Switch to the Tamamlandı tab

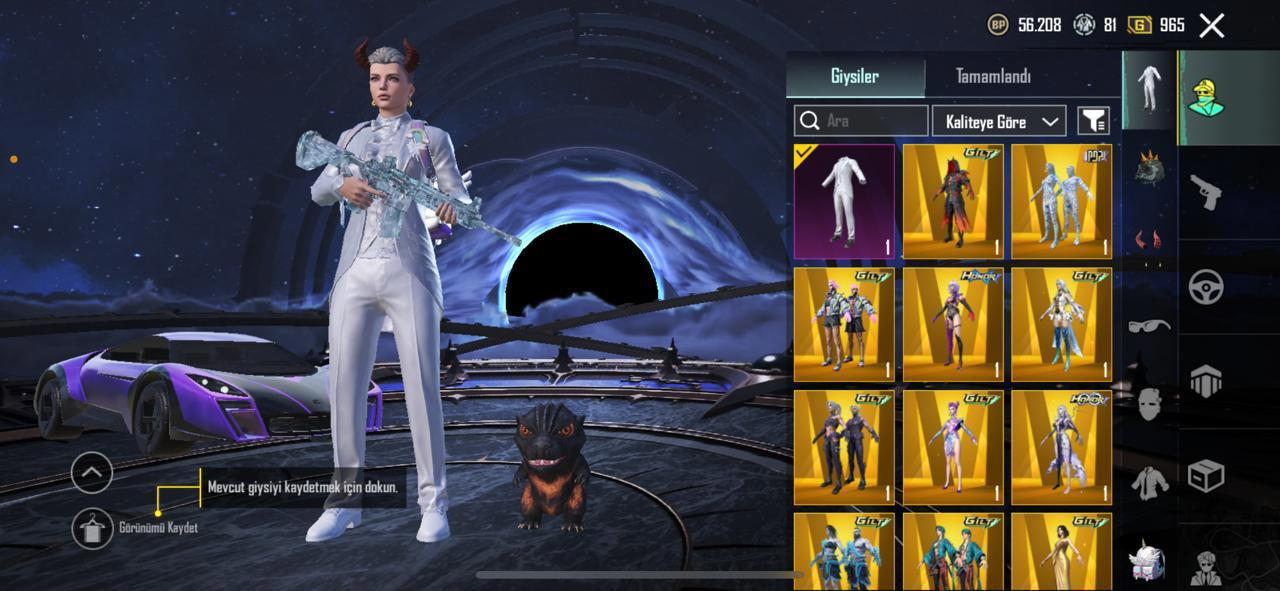(992, 77)
